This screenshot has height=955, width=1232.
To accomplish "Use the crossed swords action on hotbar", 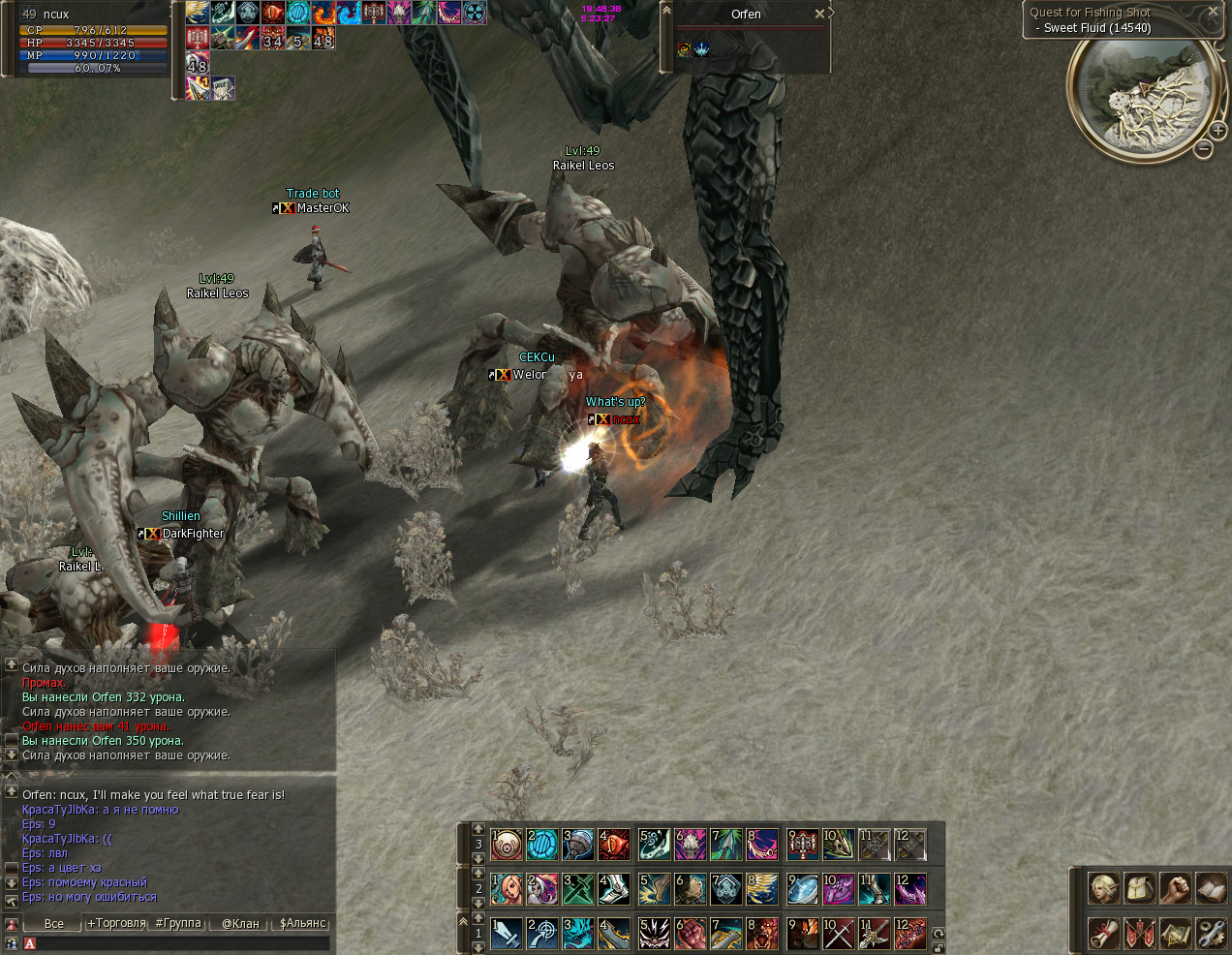I will 838,934.
